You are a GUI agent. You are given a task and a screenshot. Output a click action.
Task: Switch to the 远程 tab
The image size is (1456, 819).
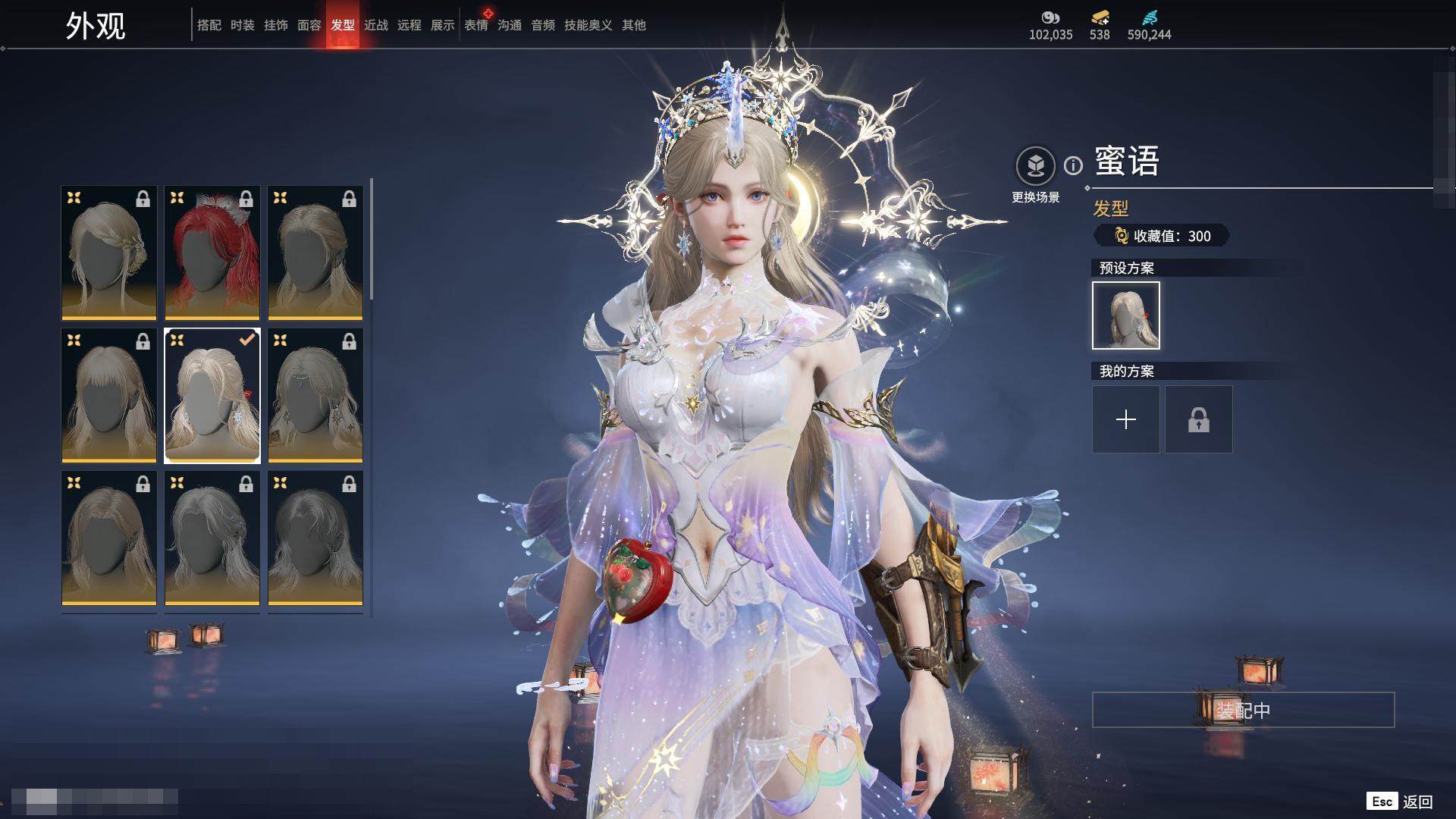click(x=409, y=25)
